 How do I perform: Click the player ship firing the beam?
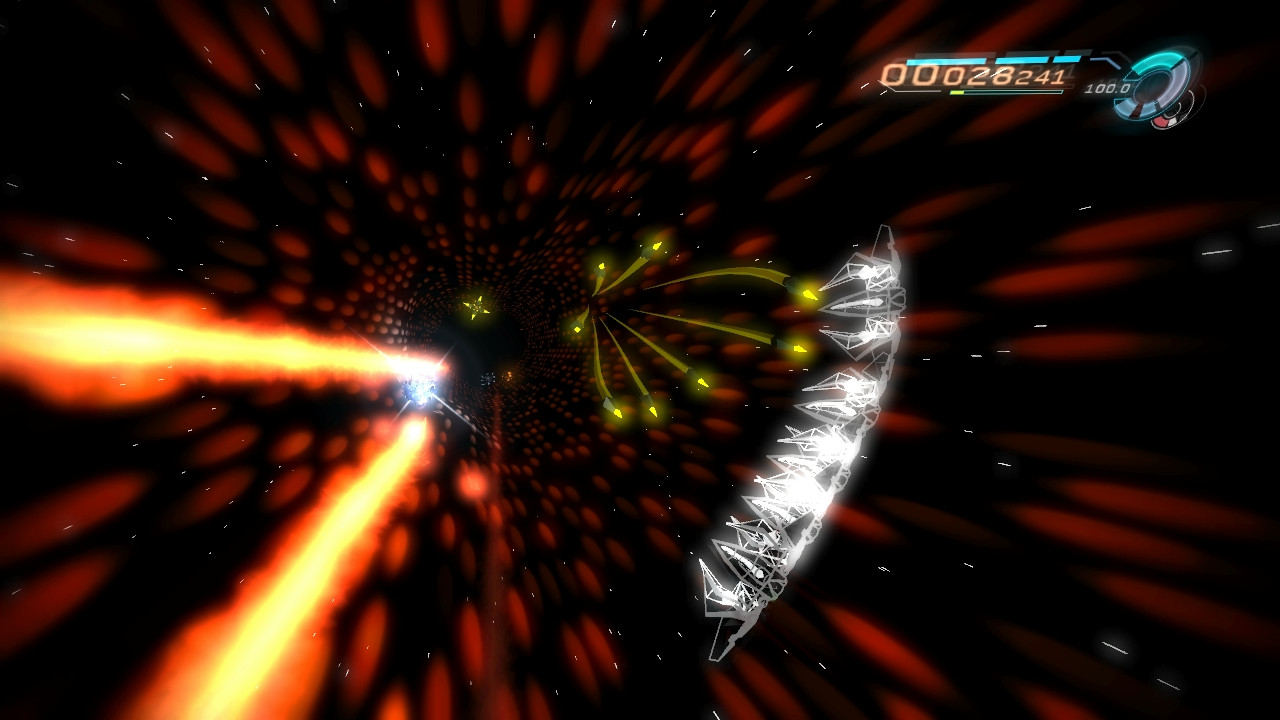click(x=420, y=390)
